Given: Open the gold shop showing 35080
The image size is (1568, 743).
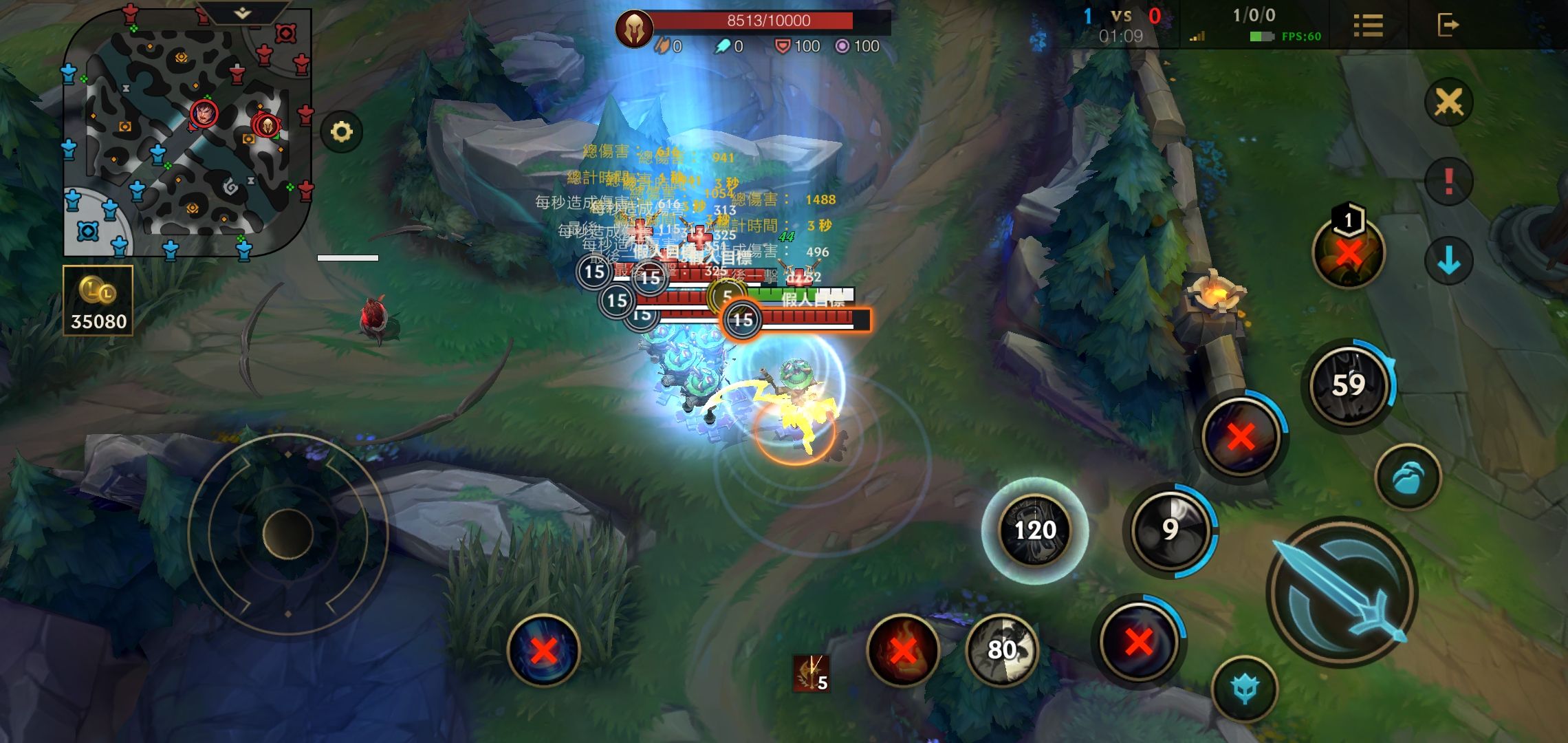Looking at the screenshot, I should point(98,301).
